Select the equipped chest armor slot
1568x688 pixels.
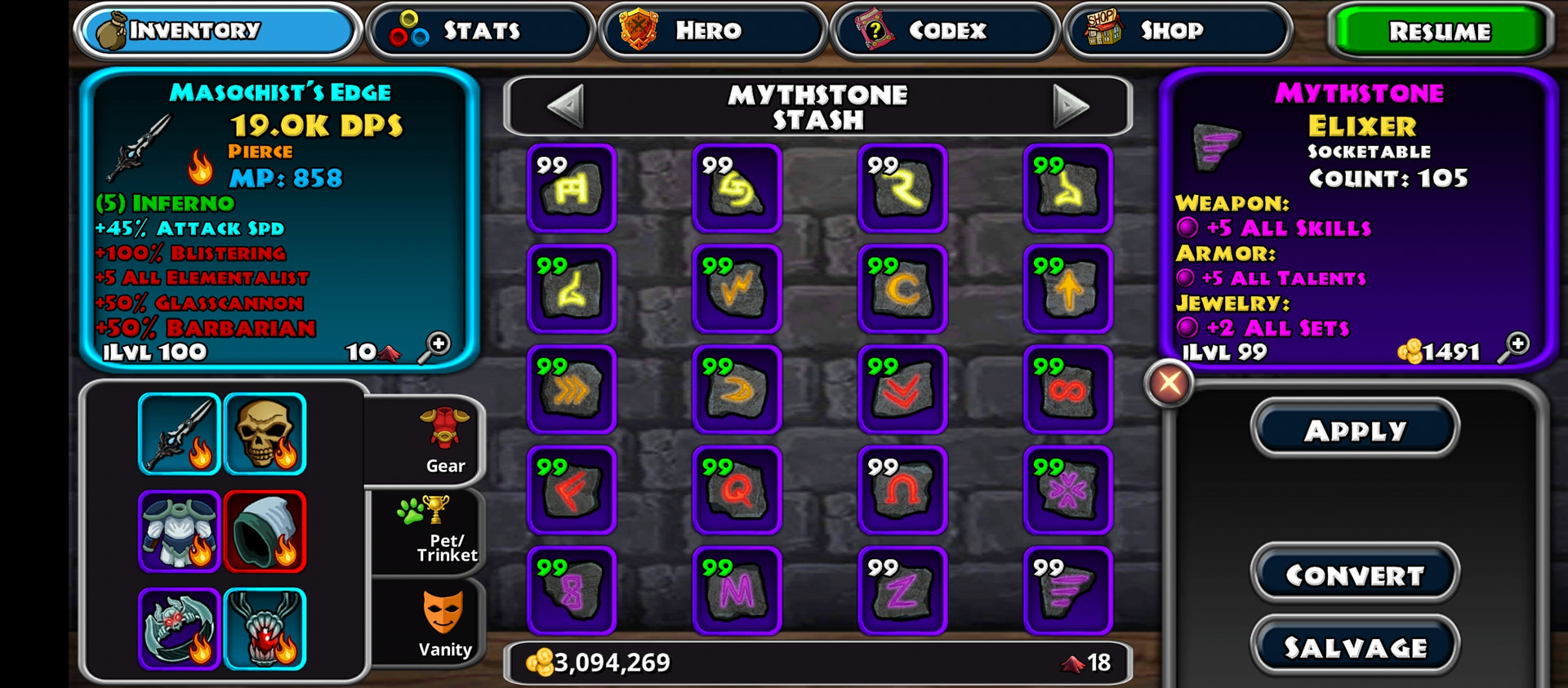click(179, 531)
